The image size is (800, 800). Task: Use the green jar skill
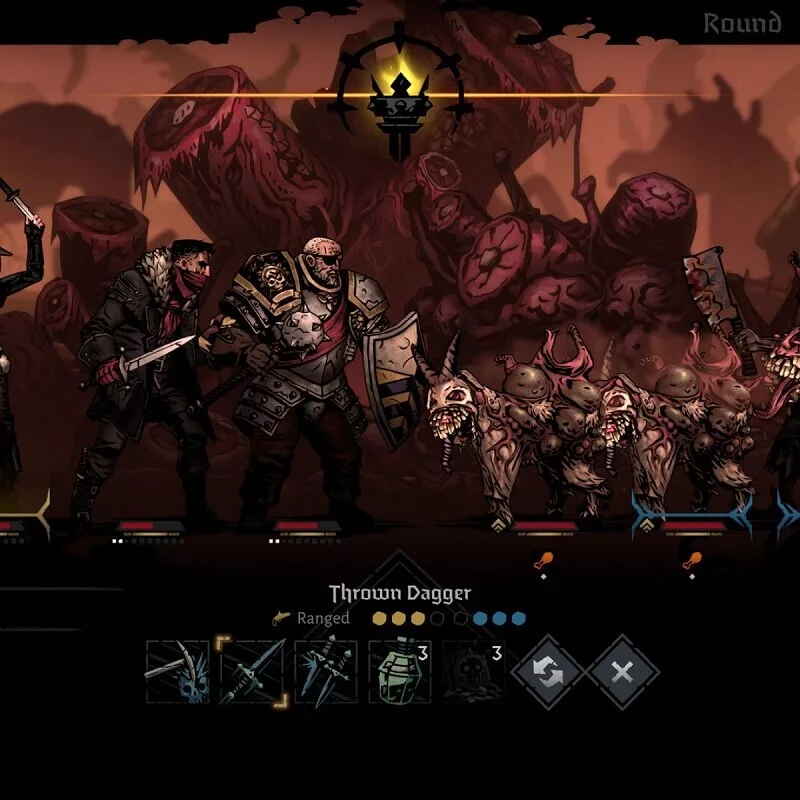tap(400, 672)
